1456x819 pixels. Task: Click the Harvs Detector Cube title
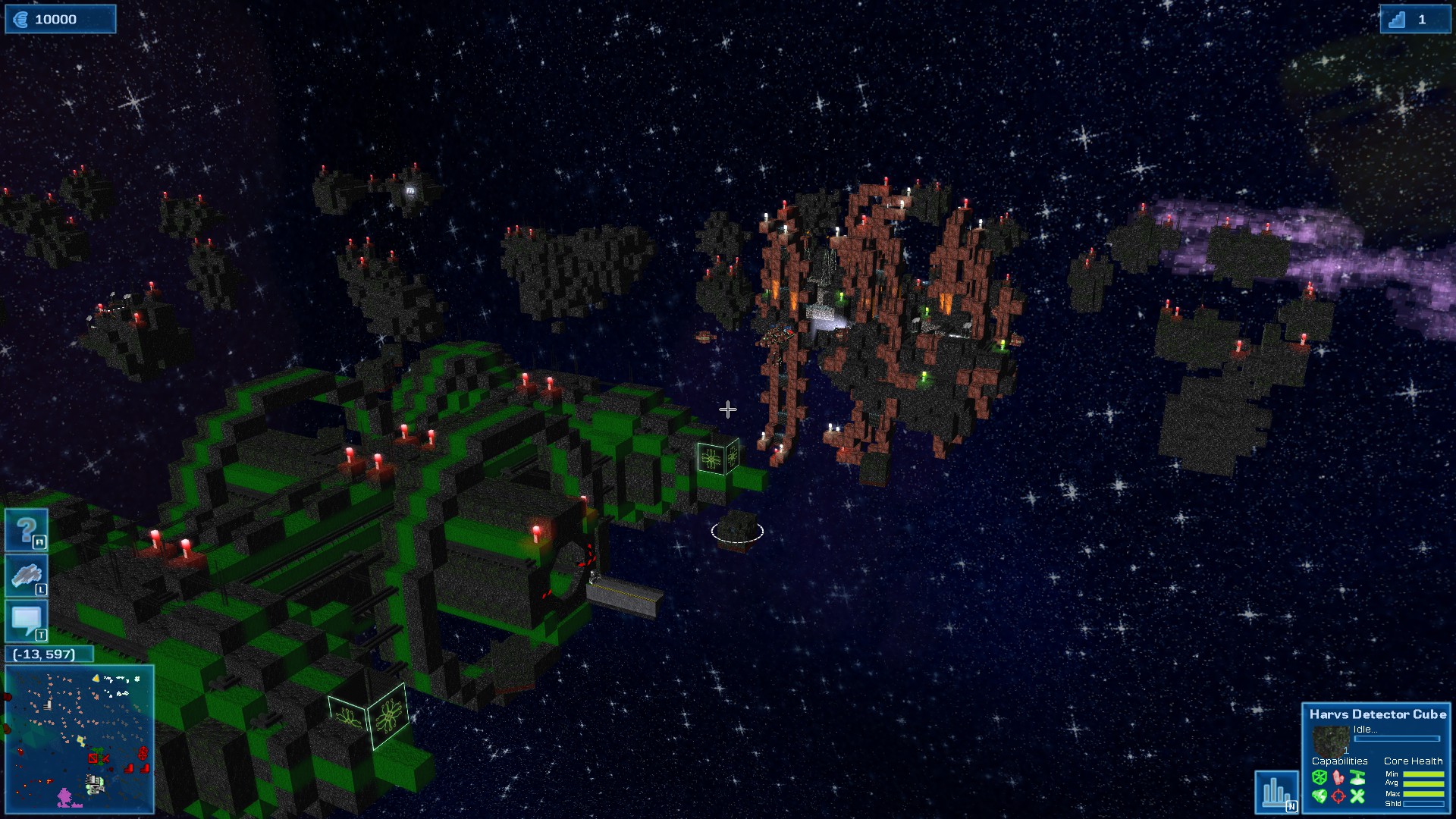pos(1378,714)
